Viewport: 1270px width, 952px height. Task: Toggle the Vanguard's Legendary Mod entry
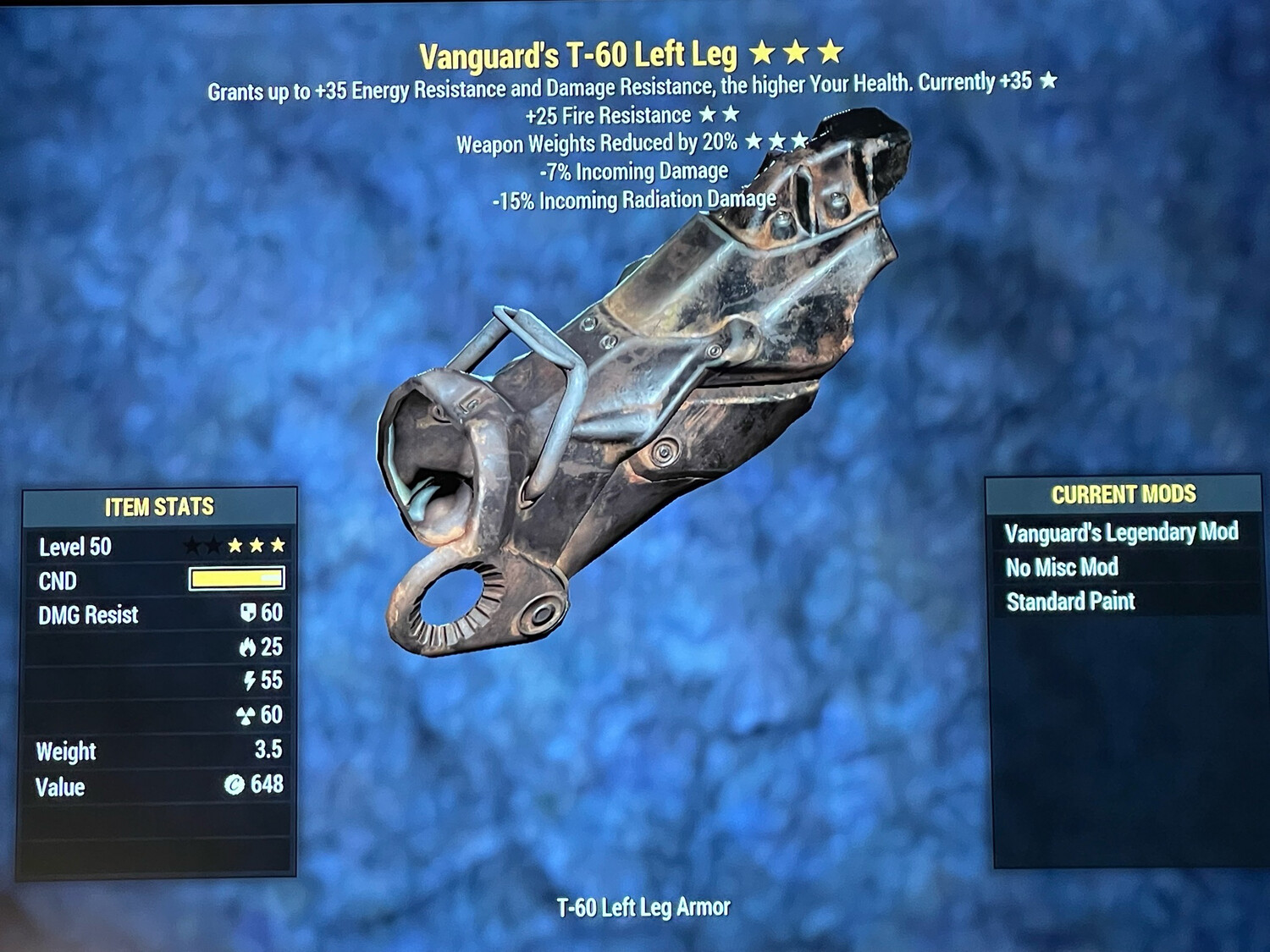[x=1122, y=533]
